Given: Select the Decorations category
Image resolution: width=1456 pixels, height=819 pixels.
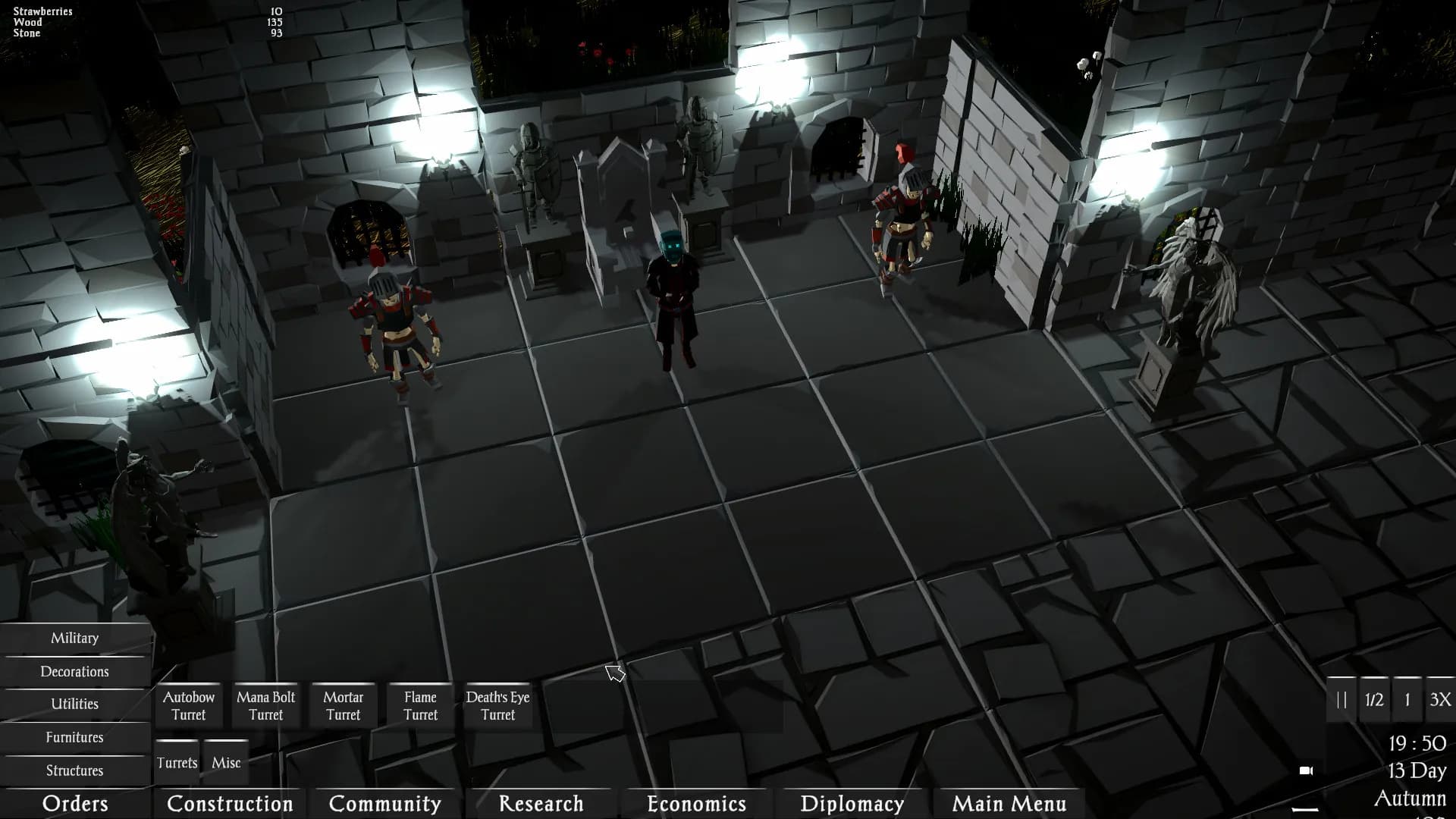Looking at the screenshot, I should tap(74, 672).
